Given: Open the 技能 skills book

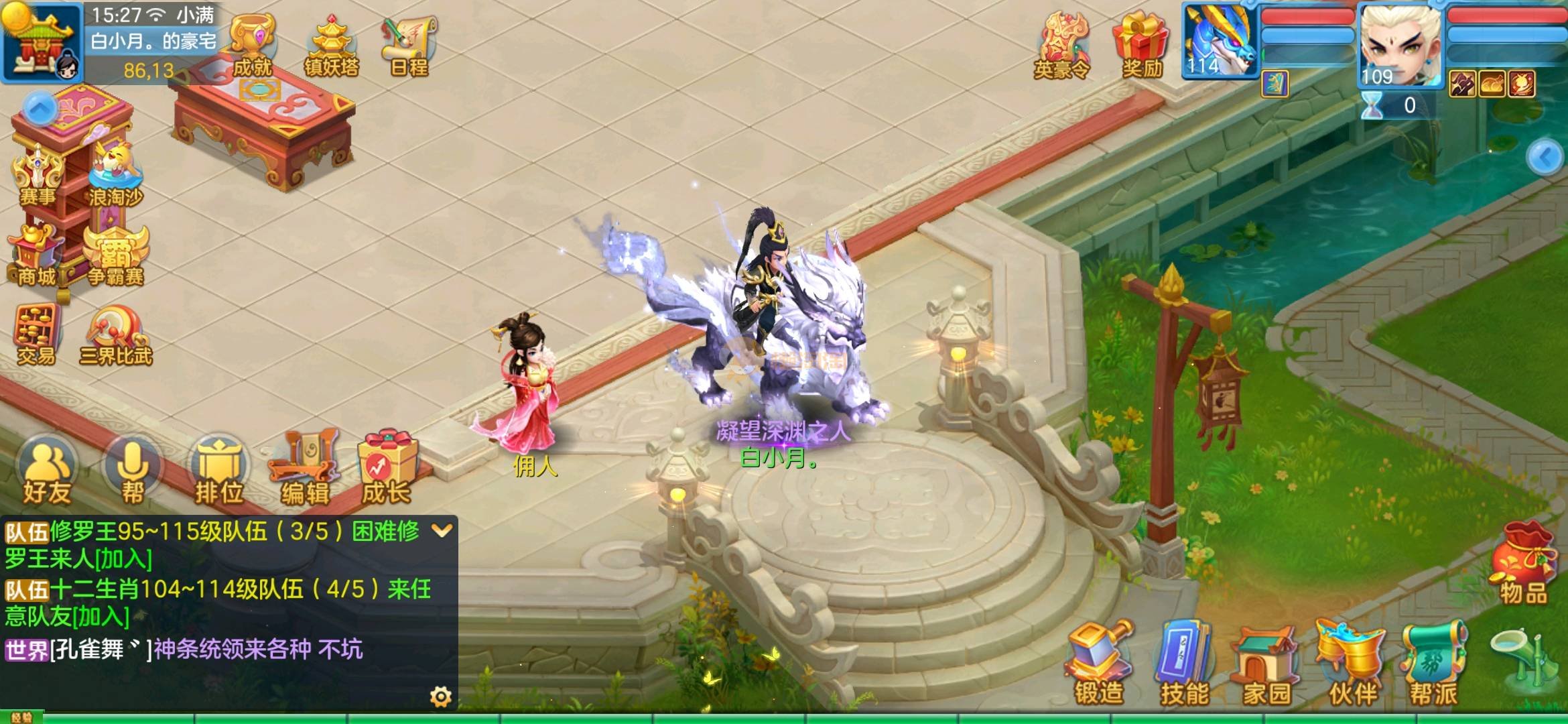Looking at the screenshot, I should (x=1184, y=664).
